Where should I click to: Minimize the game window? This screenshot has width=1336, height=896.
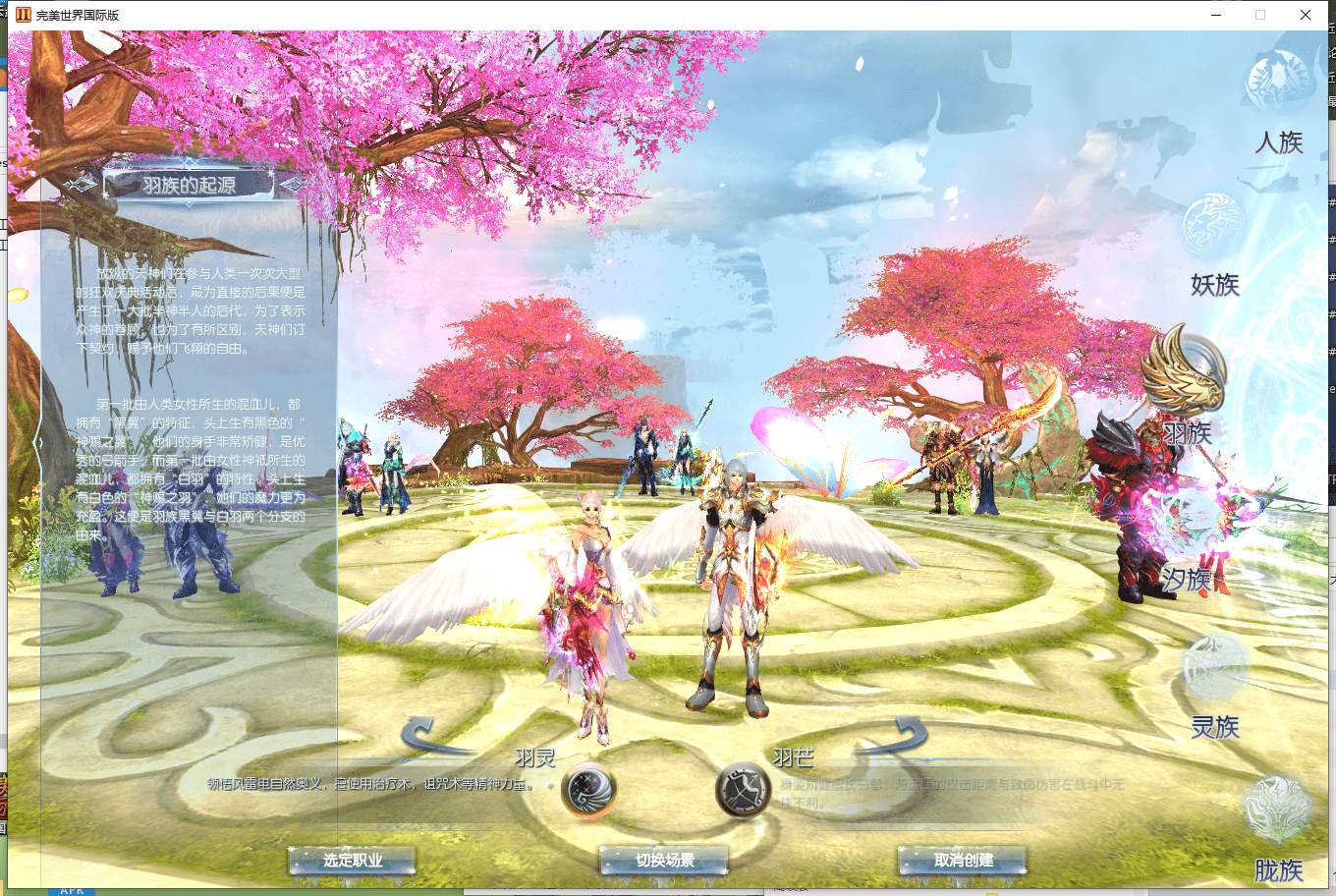click(1217, 15)
